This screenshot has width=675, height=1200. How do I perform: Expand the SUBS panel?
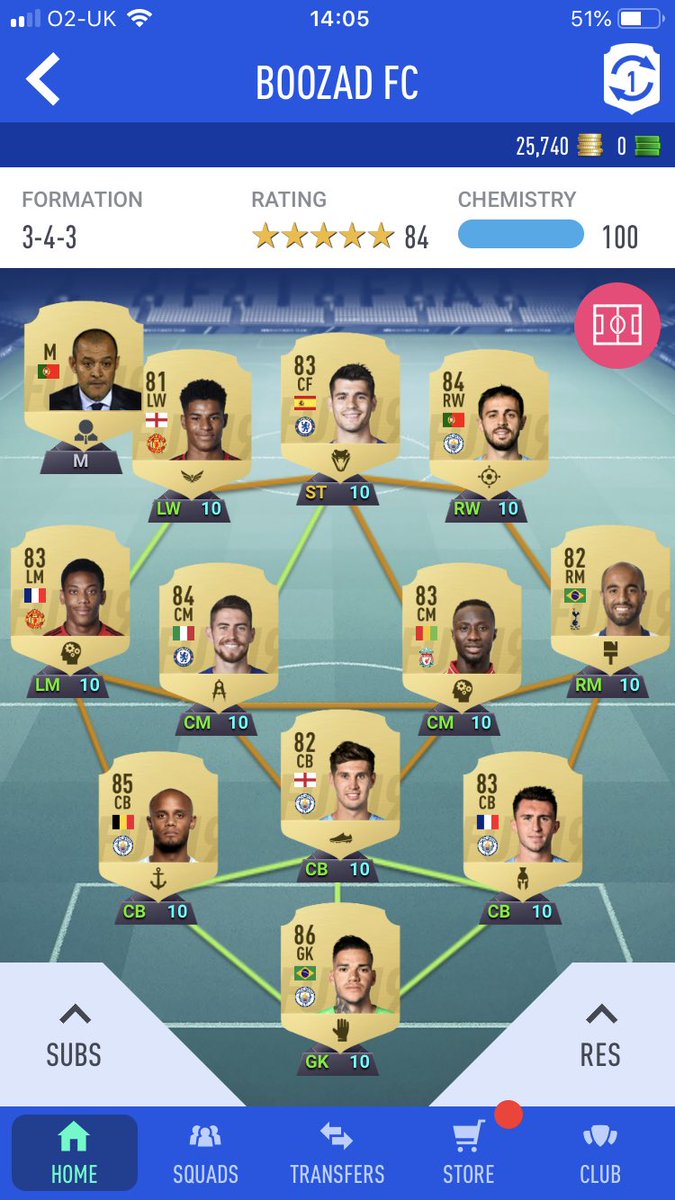coord(74,1035)
